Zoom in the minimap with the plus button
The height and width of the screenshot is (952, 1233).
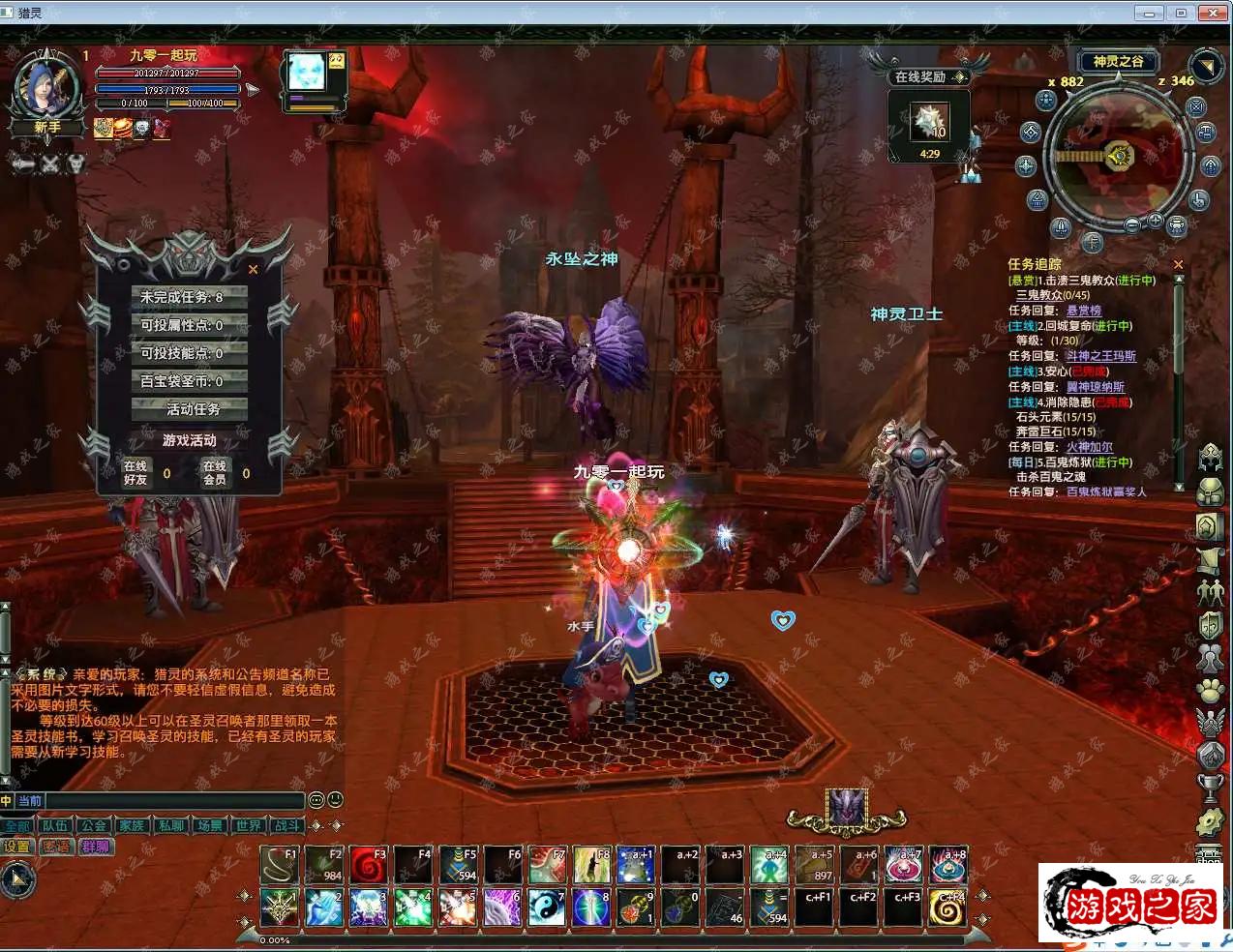coord(1155,221)
